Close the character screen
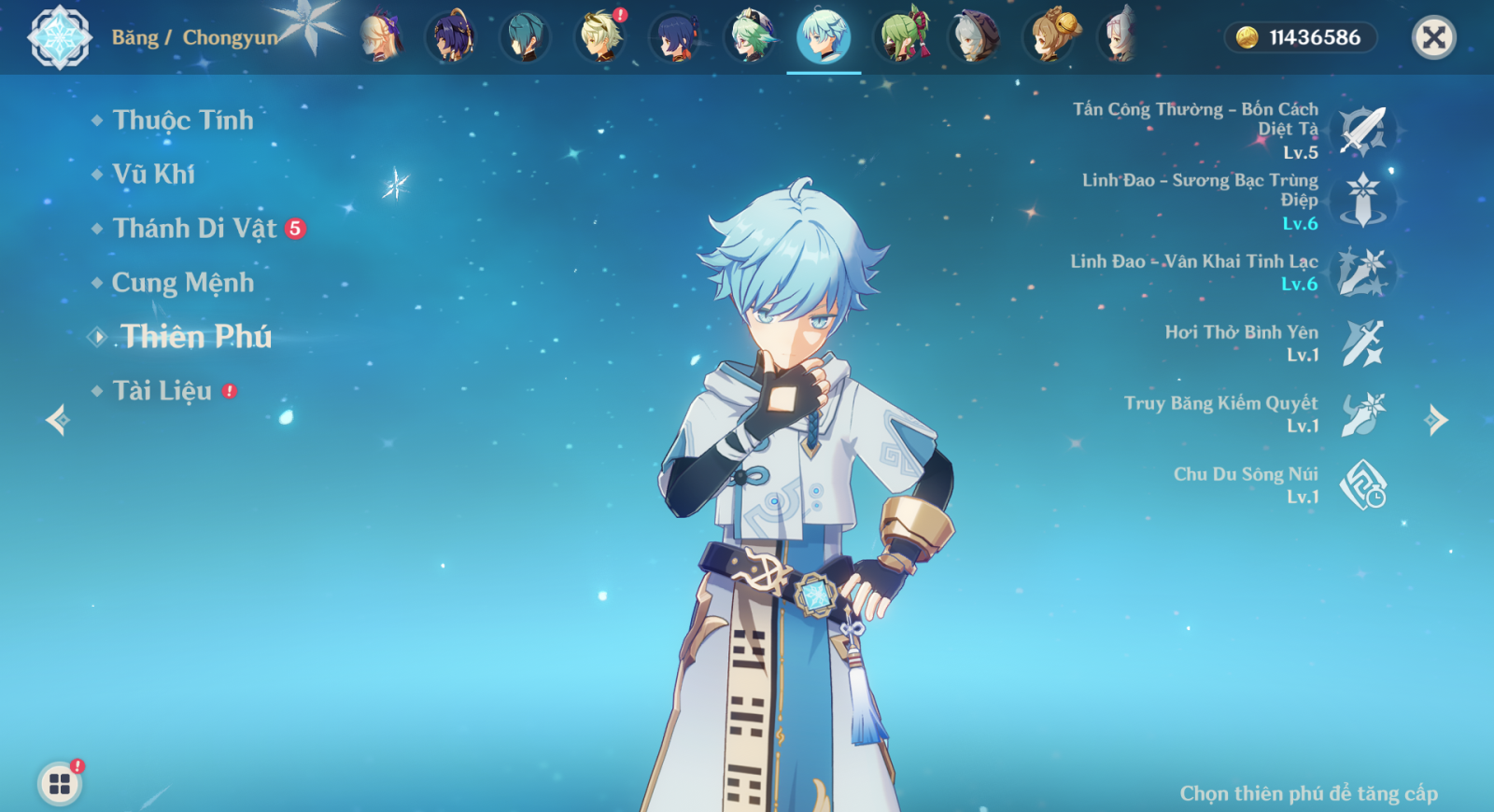Viewport: 1494px width, 812px height. click(x=1433, y=37)
